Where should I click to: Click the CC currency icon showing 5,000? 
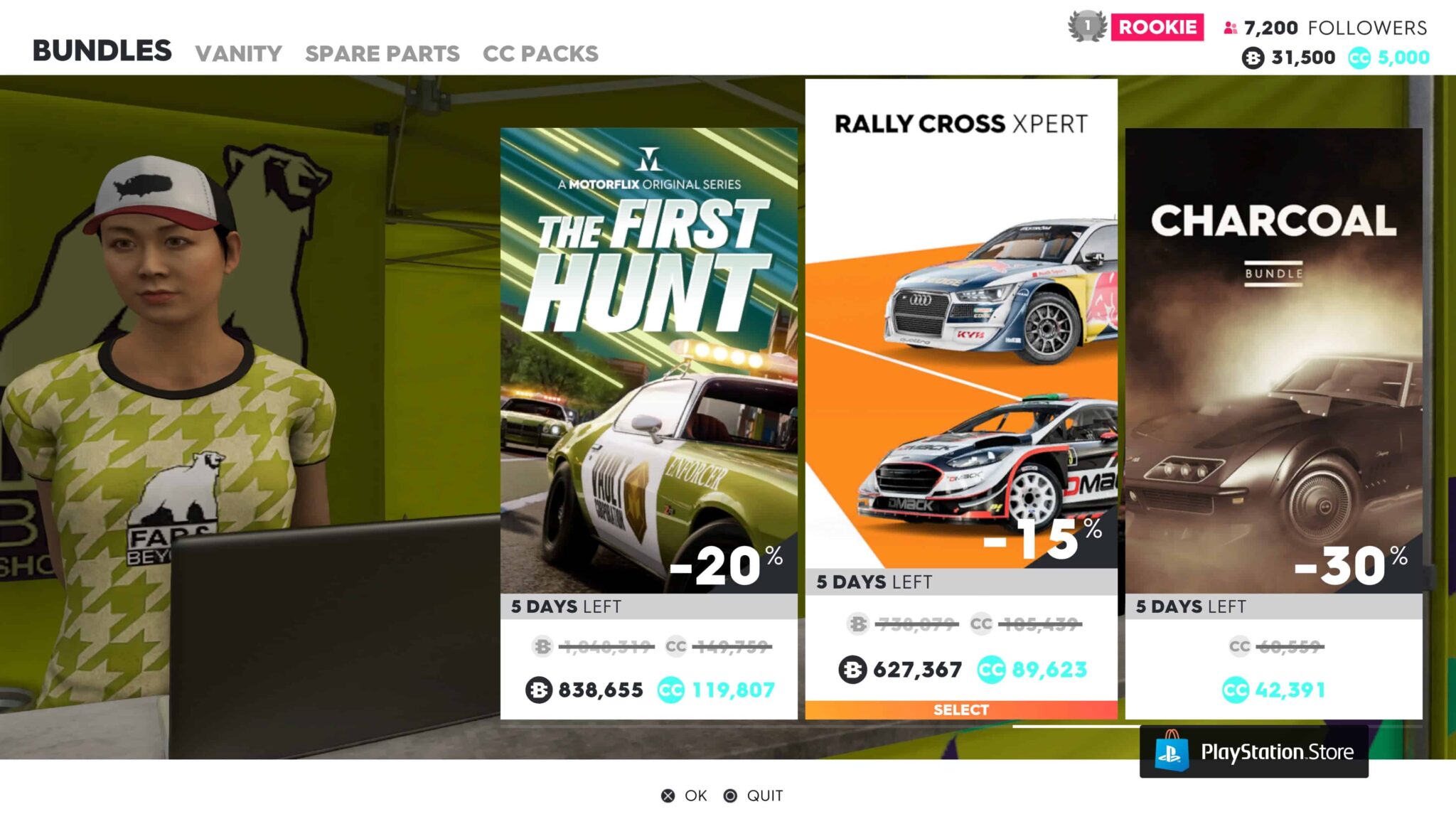coord(1358,57)
